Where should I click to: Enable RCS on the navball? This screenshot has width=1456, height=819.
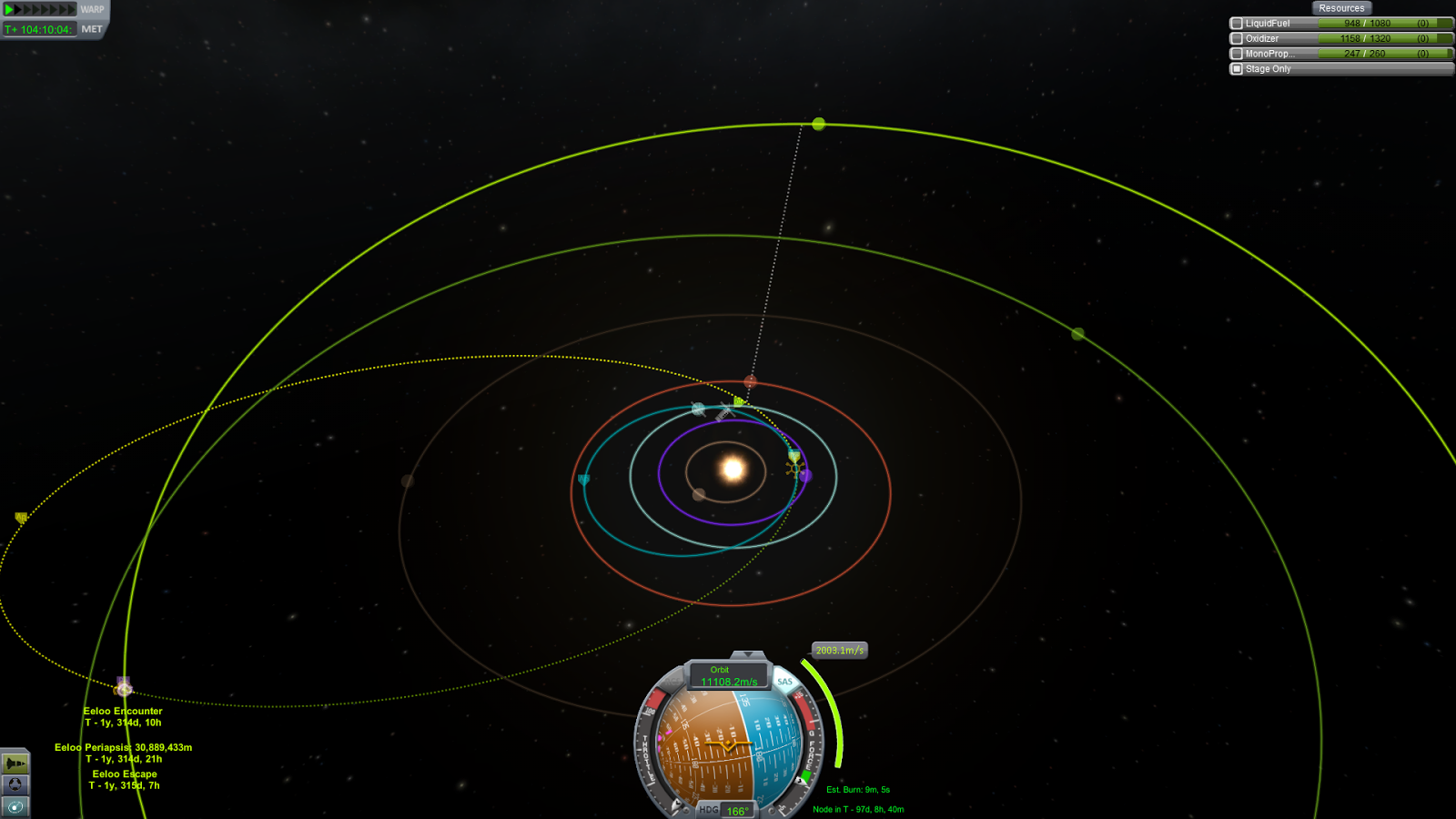coord(672,682)
